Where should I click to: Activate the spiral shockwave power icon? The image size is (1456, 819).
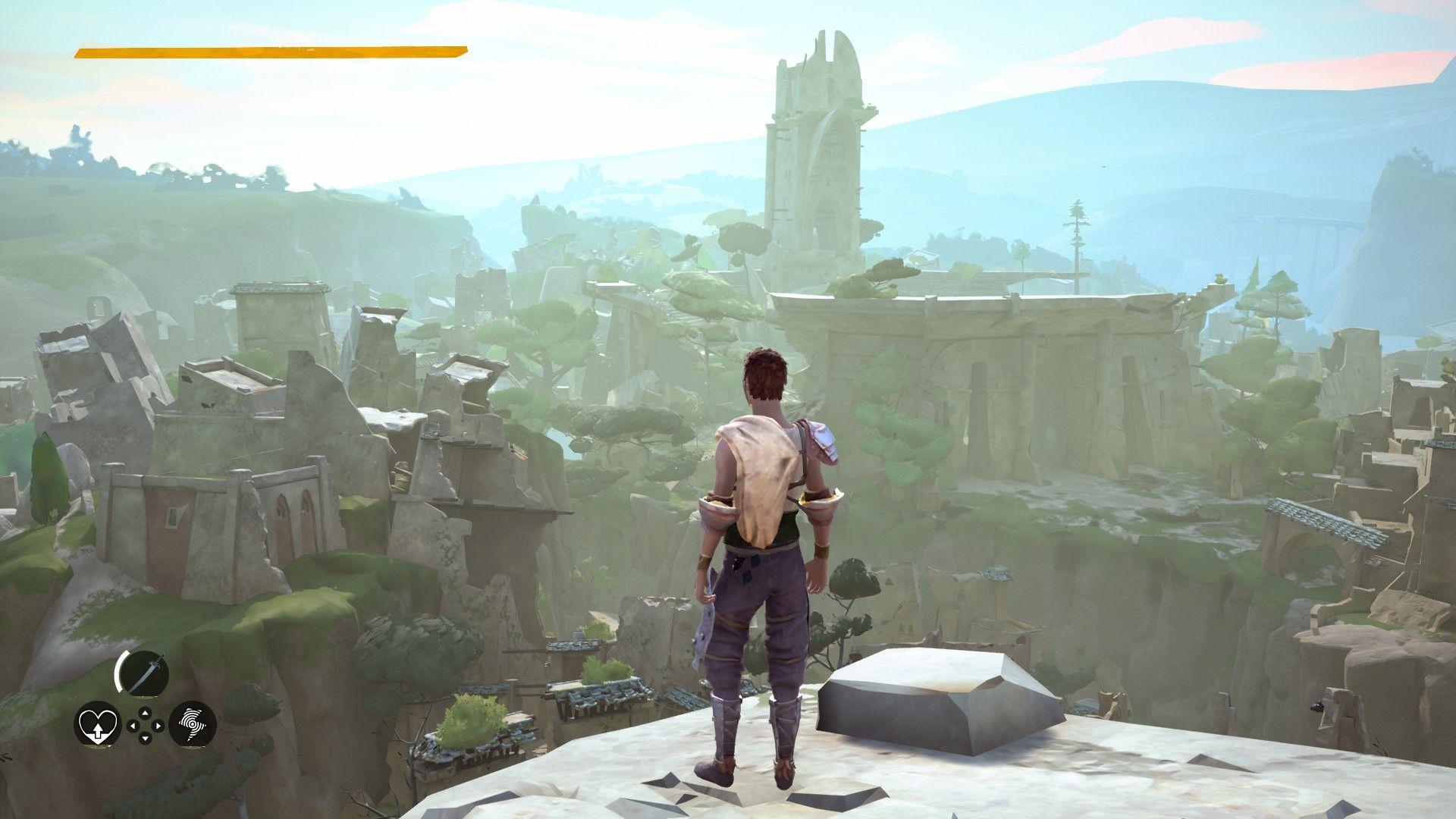click(193, 723)
